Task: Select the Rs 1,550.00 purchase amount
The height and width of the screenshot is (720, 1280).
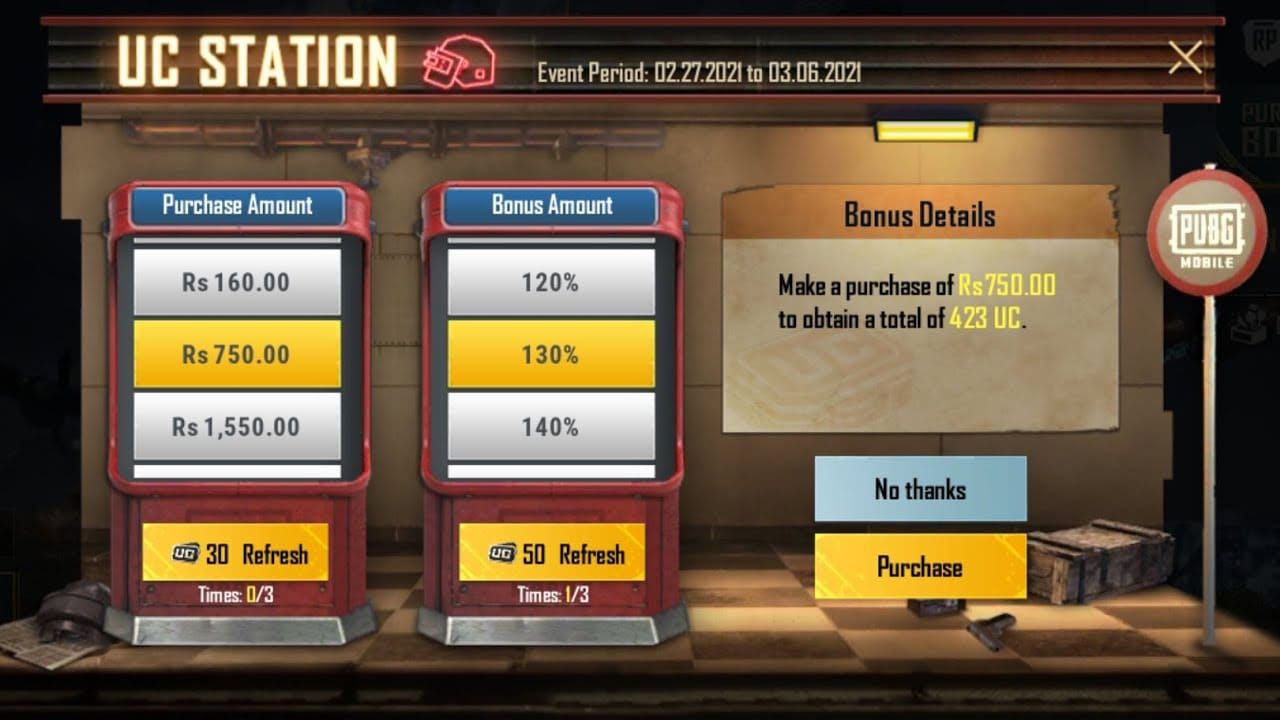Action: 237,426
